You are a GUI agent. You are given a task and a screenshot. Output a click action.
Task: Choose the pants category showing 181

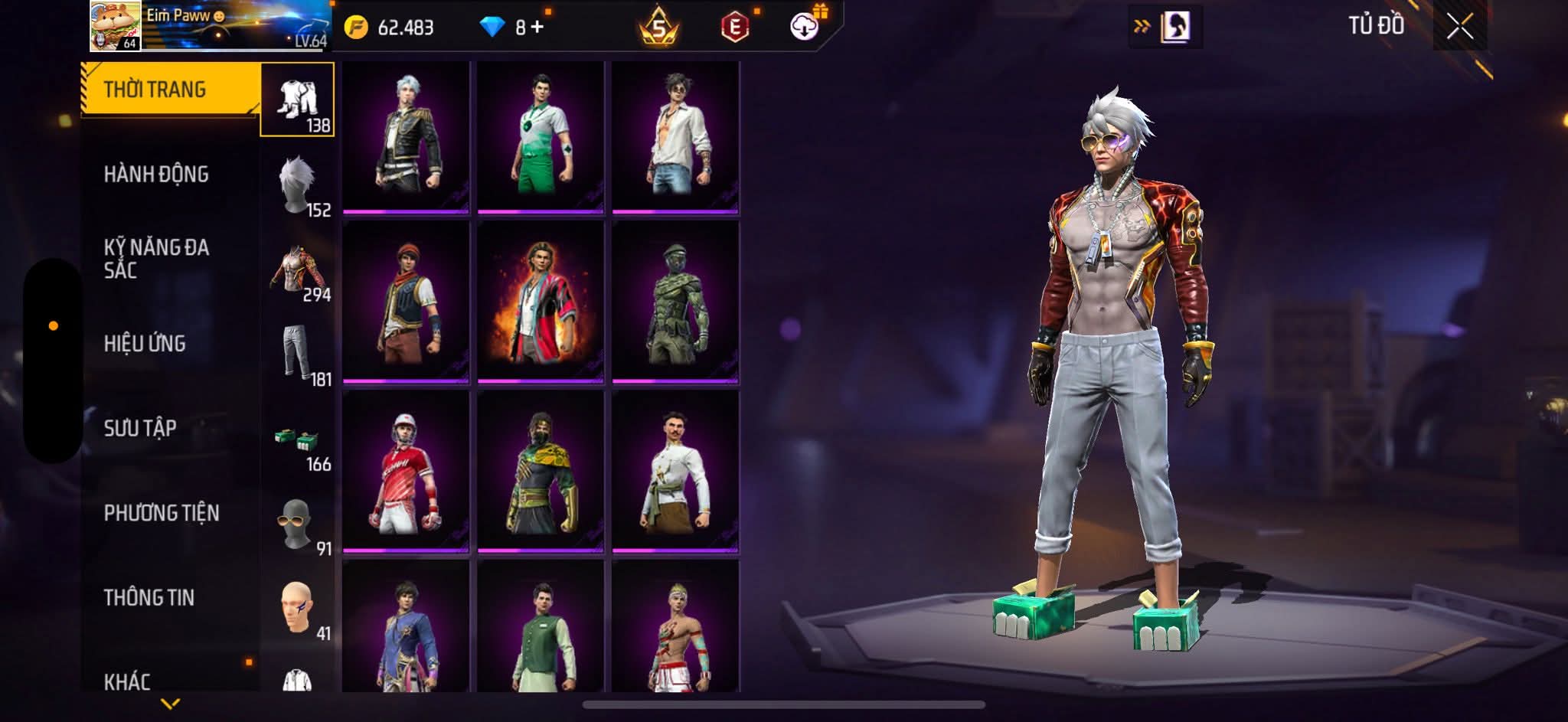coord(297,354)
